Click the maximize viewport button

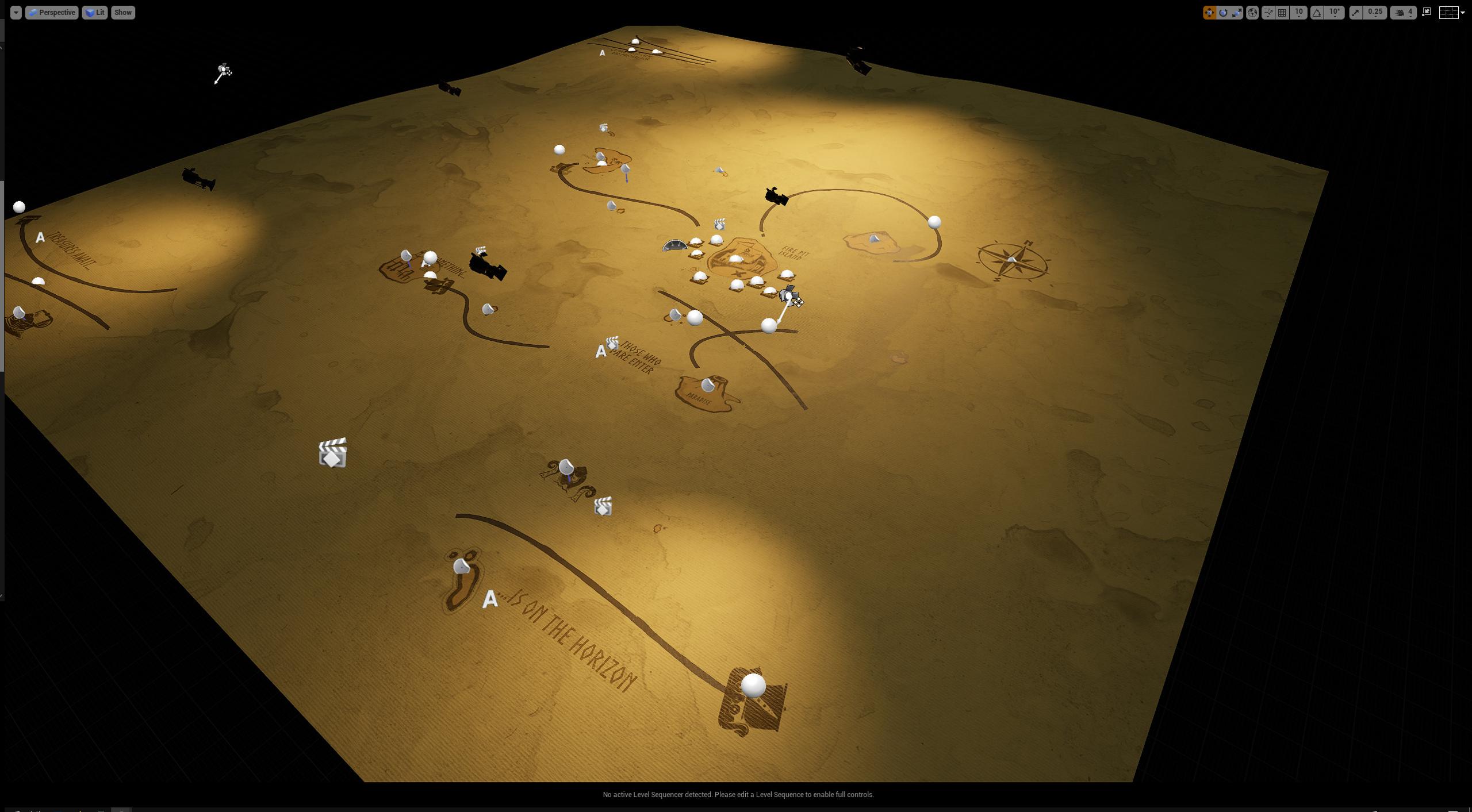point(1428,11)
